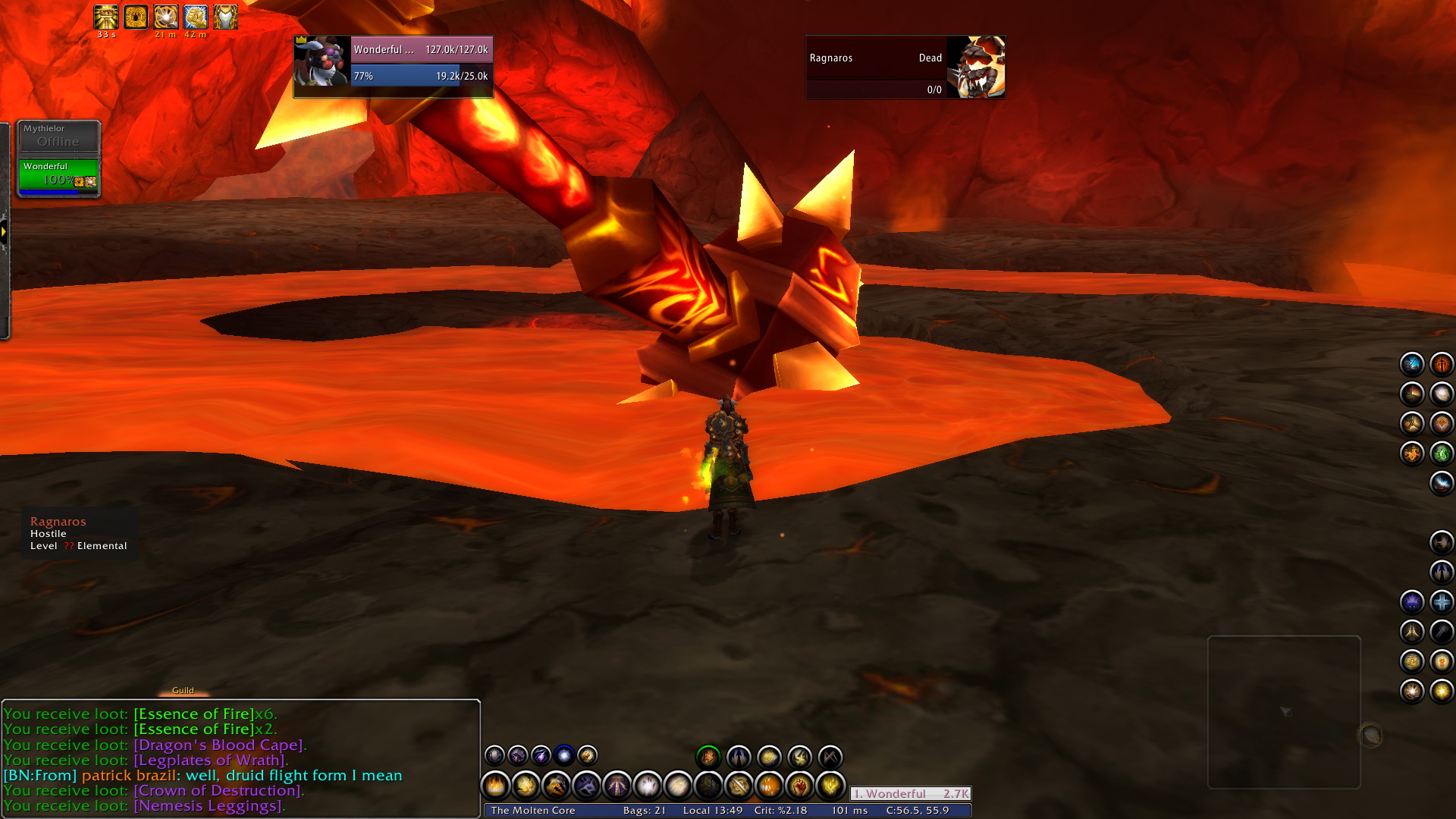Viewport: 1456px width, 819px height.
Task: Click the blue-bordered white orb icon
Action: click(563, 755)
